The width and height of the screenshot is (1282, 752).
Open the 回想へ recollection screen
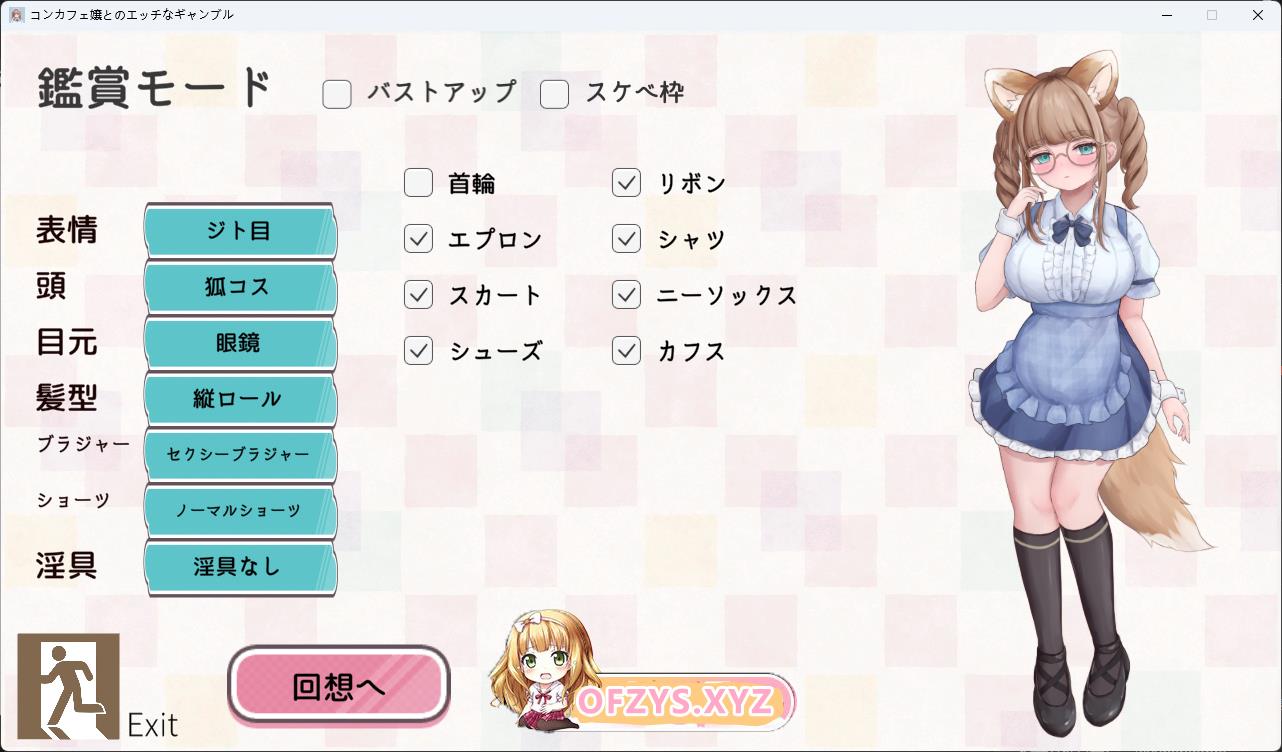[339, 686]
